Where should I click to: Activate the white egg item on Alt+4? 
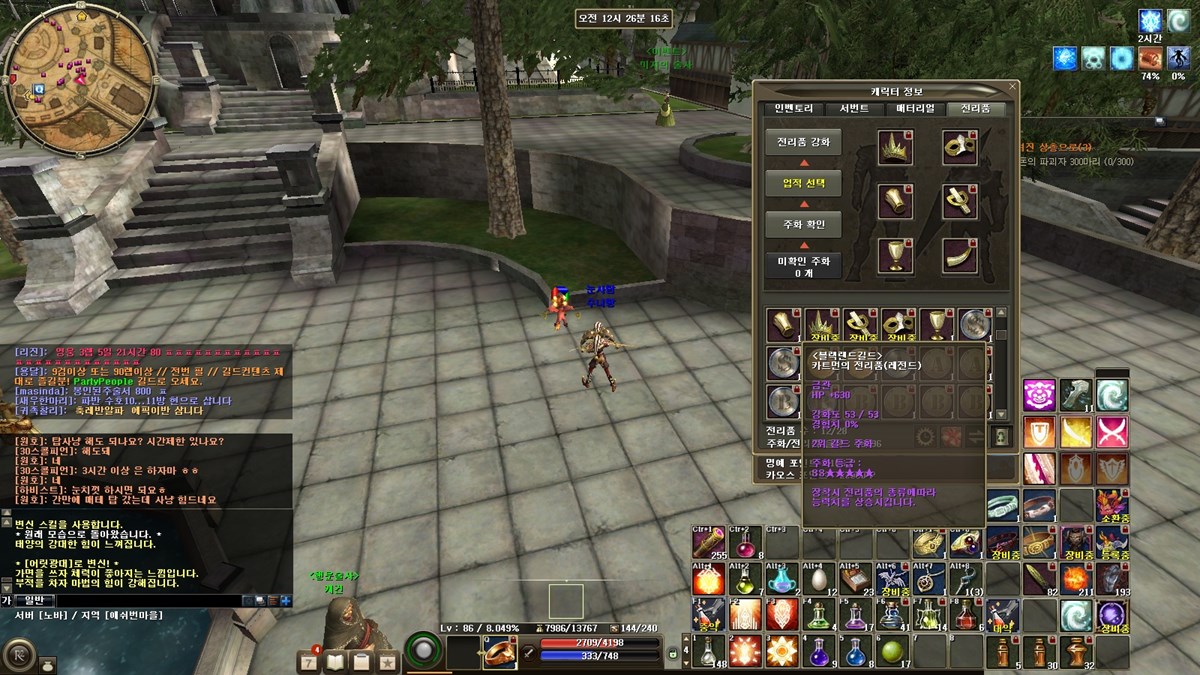(x=819, y=580)
